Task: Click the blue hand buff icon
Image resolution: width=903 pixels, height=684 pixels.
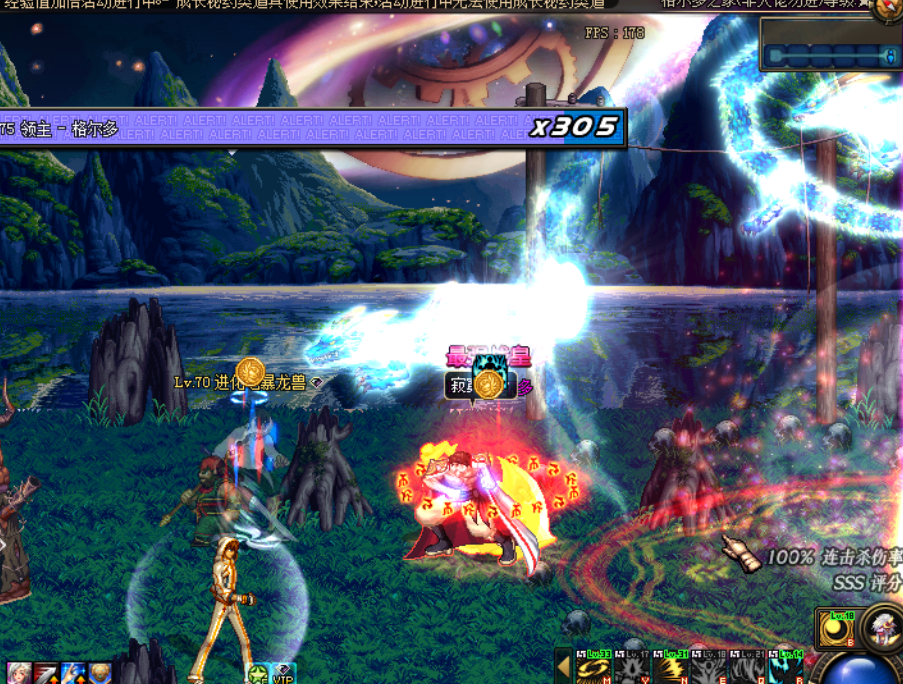Action: coord(73,673)
